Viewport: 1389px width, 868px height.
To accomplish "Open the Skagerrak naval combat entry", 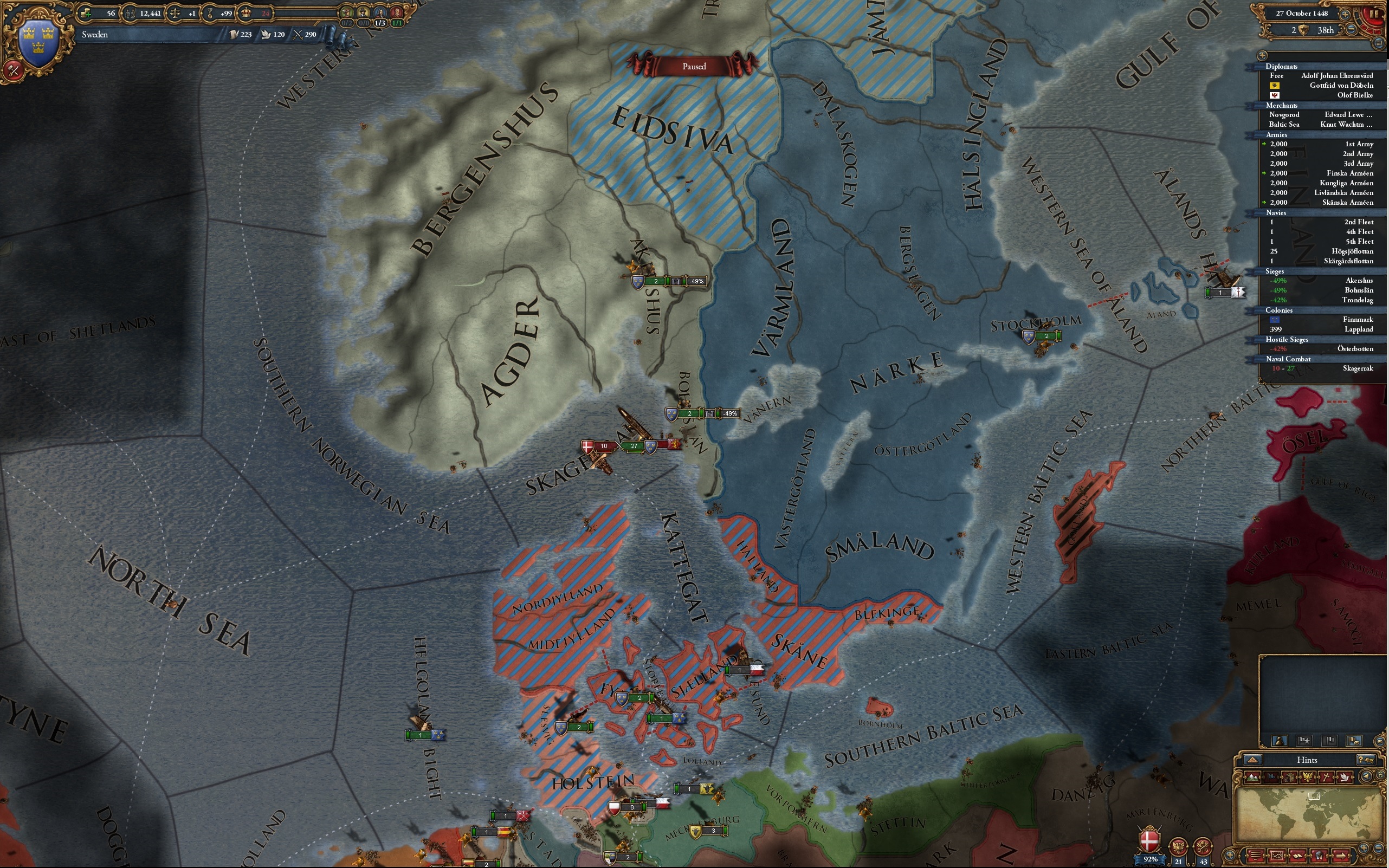I will coord(1321,368).
